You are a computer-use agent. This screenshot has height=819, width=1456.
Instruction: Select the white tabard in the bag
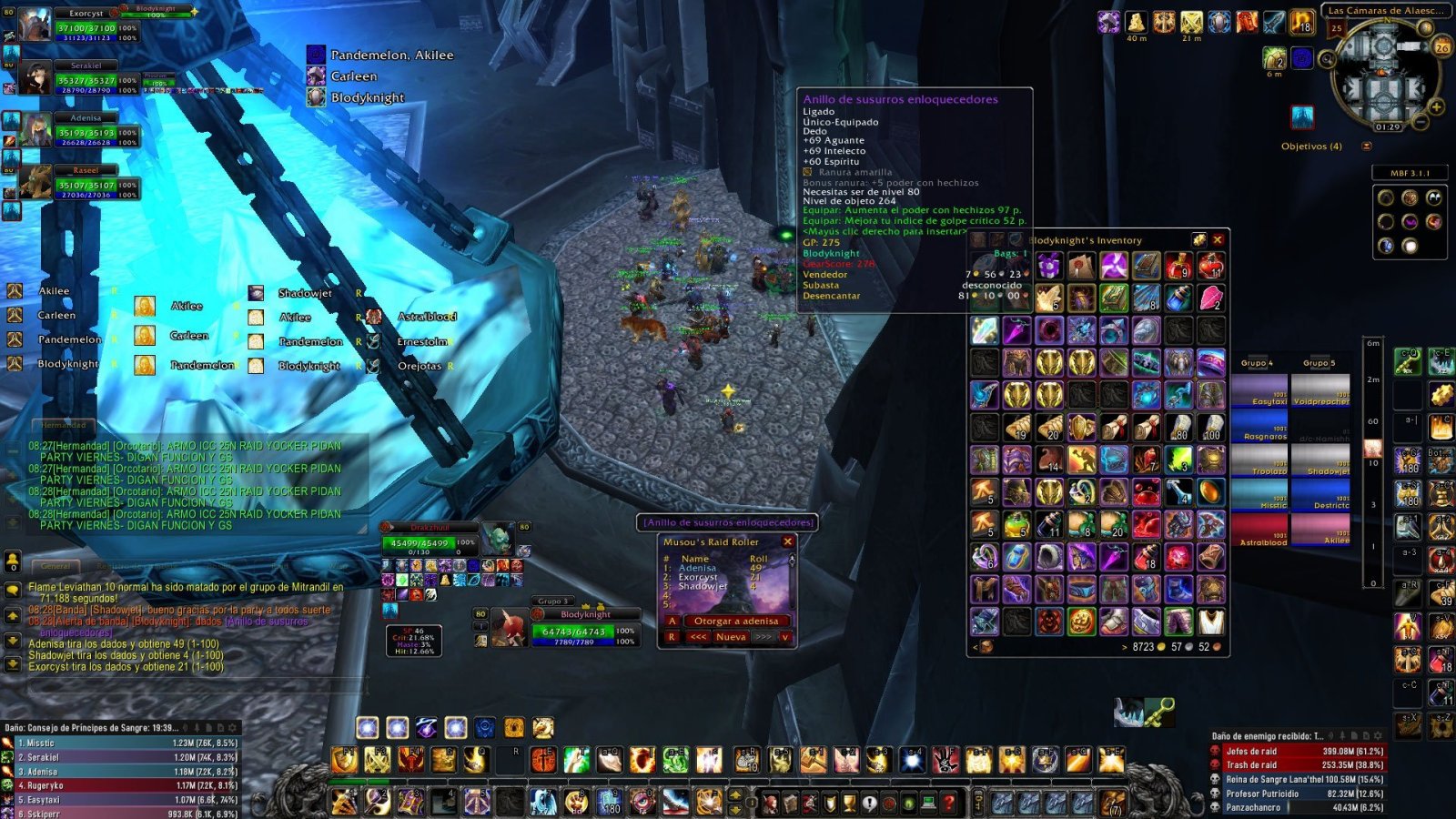[1210, 622]
